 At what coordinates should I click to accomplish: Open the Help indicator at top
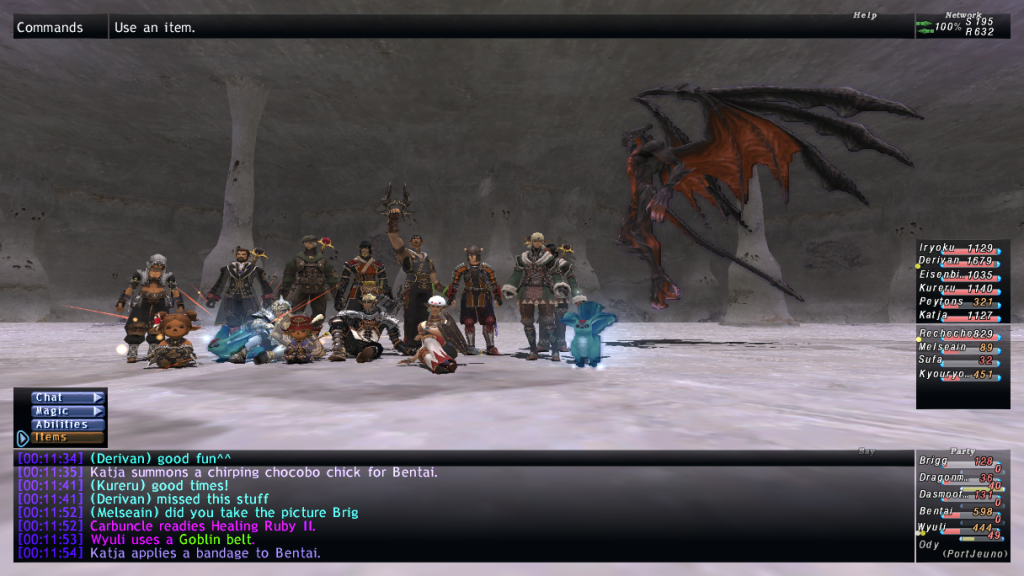pyautogui.click(x=865, y=15)
